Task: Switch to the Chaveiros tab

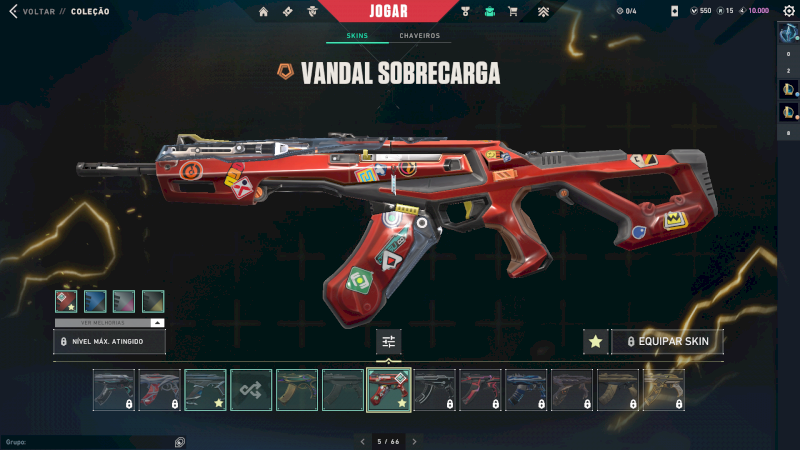Action: 419,36
